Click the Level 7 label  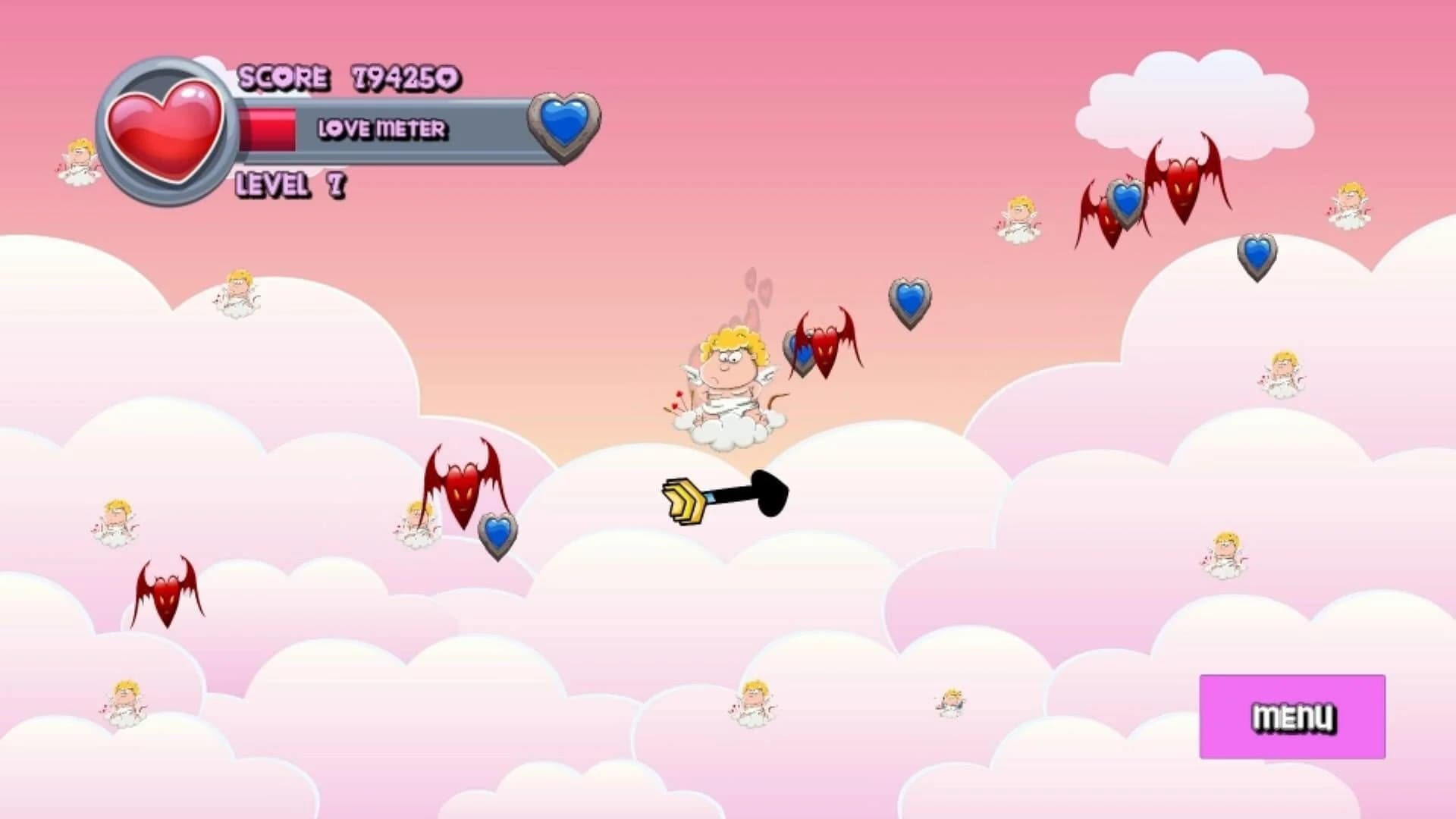coord(287,184)
